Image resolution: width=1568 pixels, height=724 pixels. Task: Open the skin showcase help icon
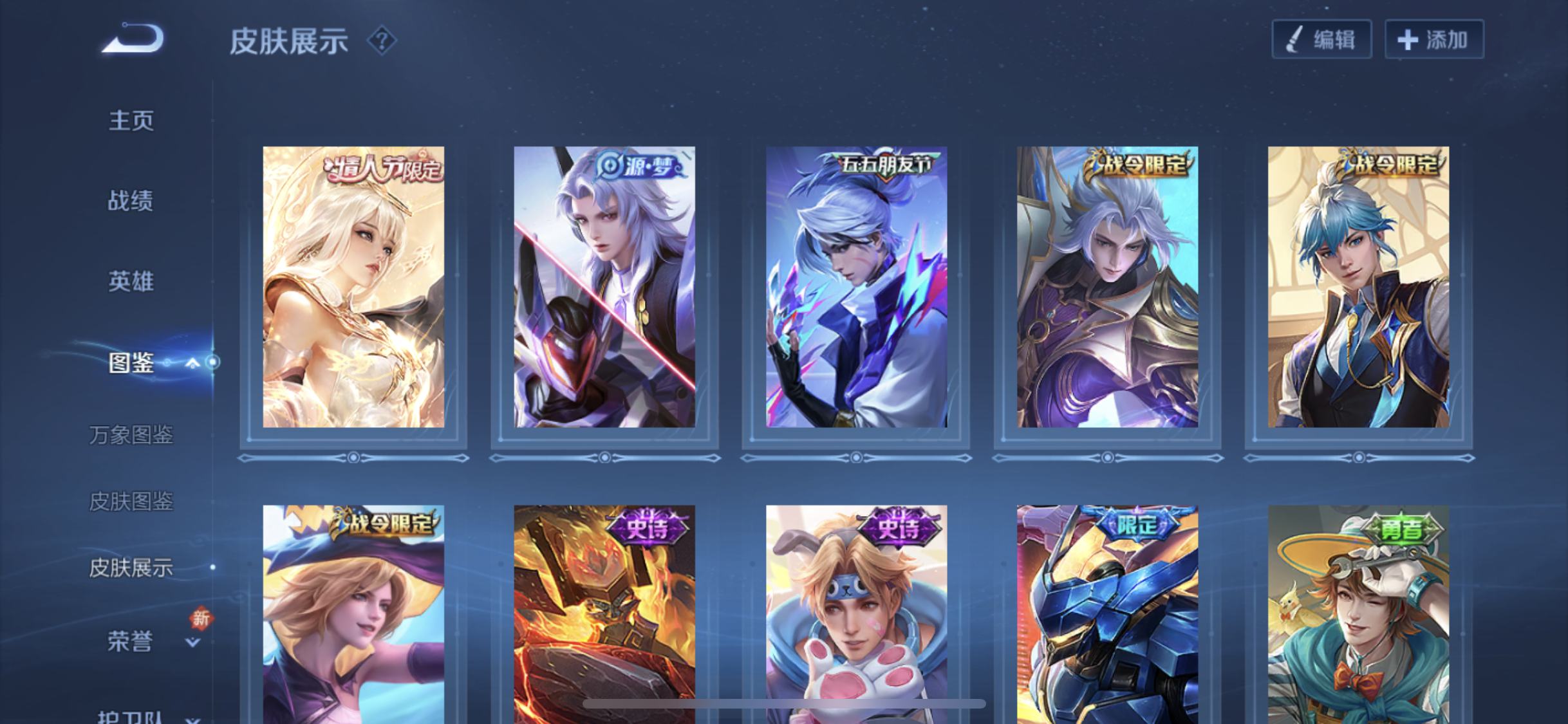pos(382,41)
